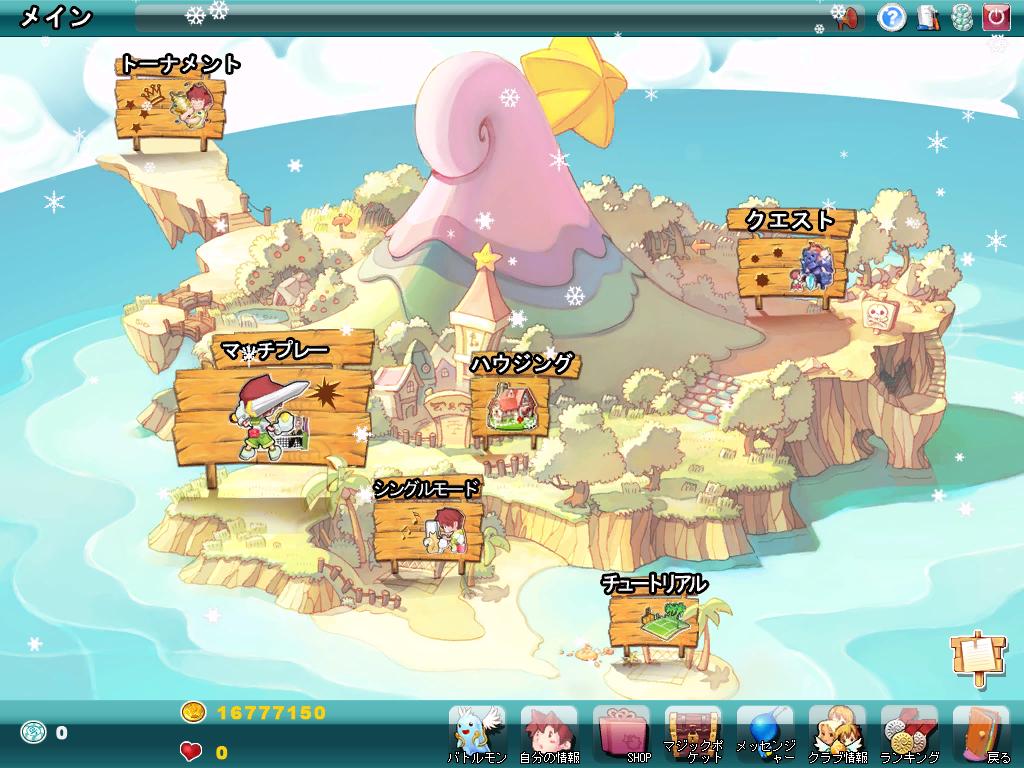Open the wooden notice board with paper
This screenshot has width=1024, height=768.
tap(974, 655)
